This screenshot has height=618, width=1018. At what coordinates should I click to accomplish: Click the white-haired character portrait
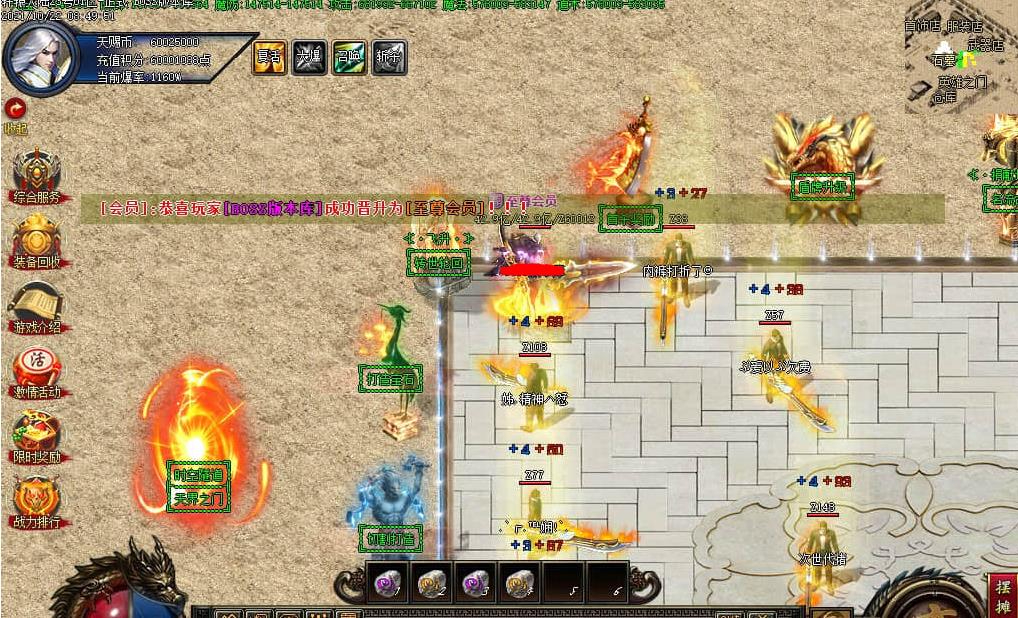(x=40, y=57)
